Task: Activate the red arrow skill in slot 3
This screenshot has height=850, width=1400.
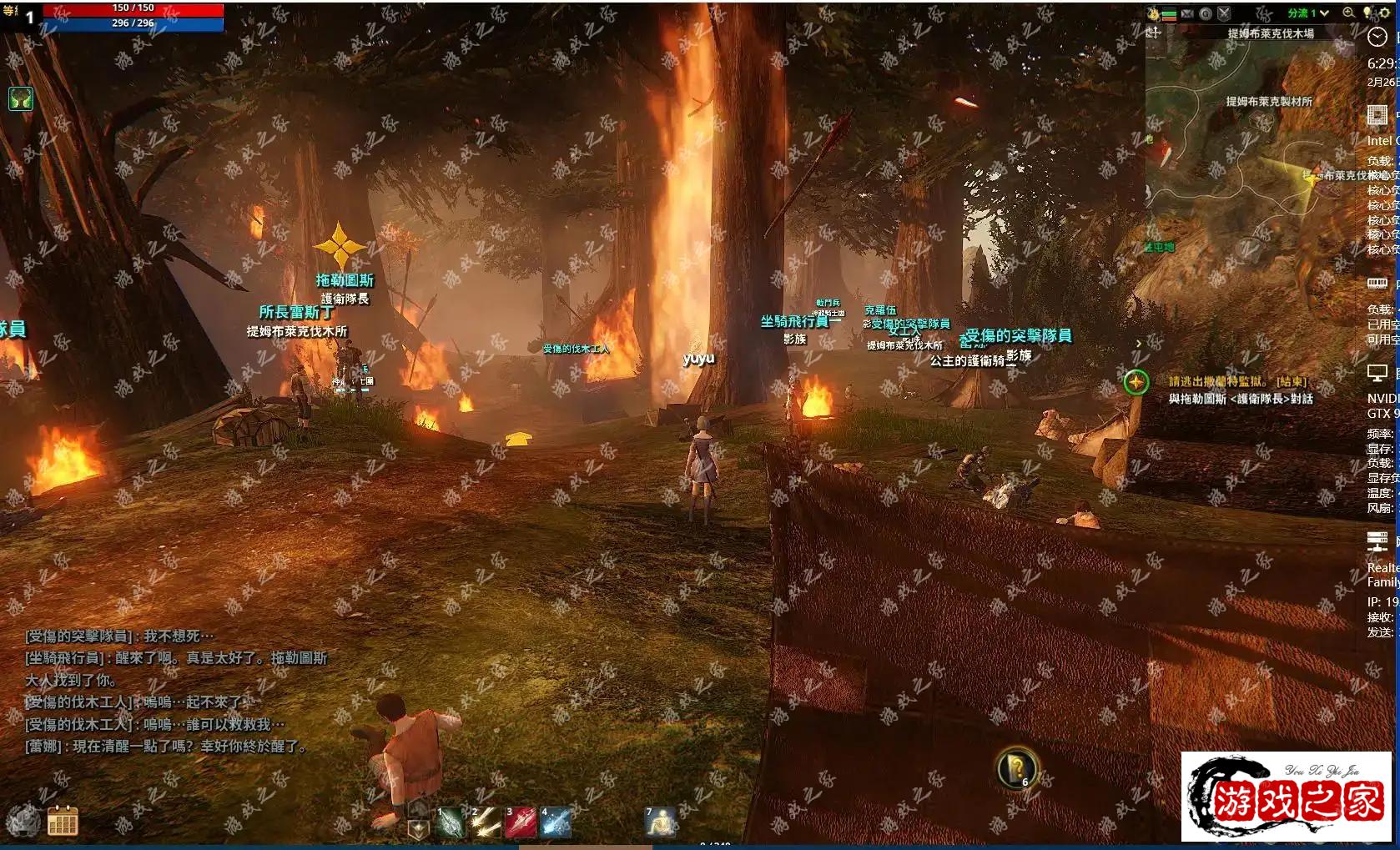Action: pyautogui.click(x=520, y=822)
